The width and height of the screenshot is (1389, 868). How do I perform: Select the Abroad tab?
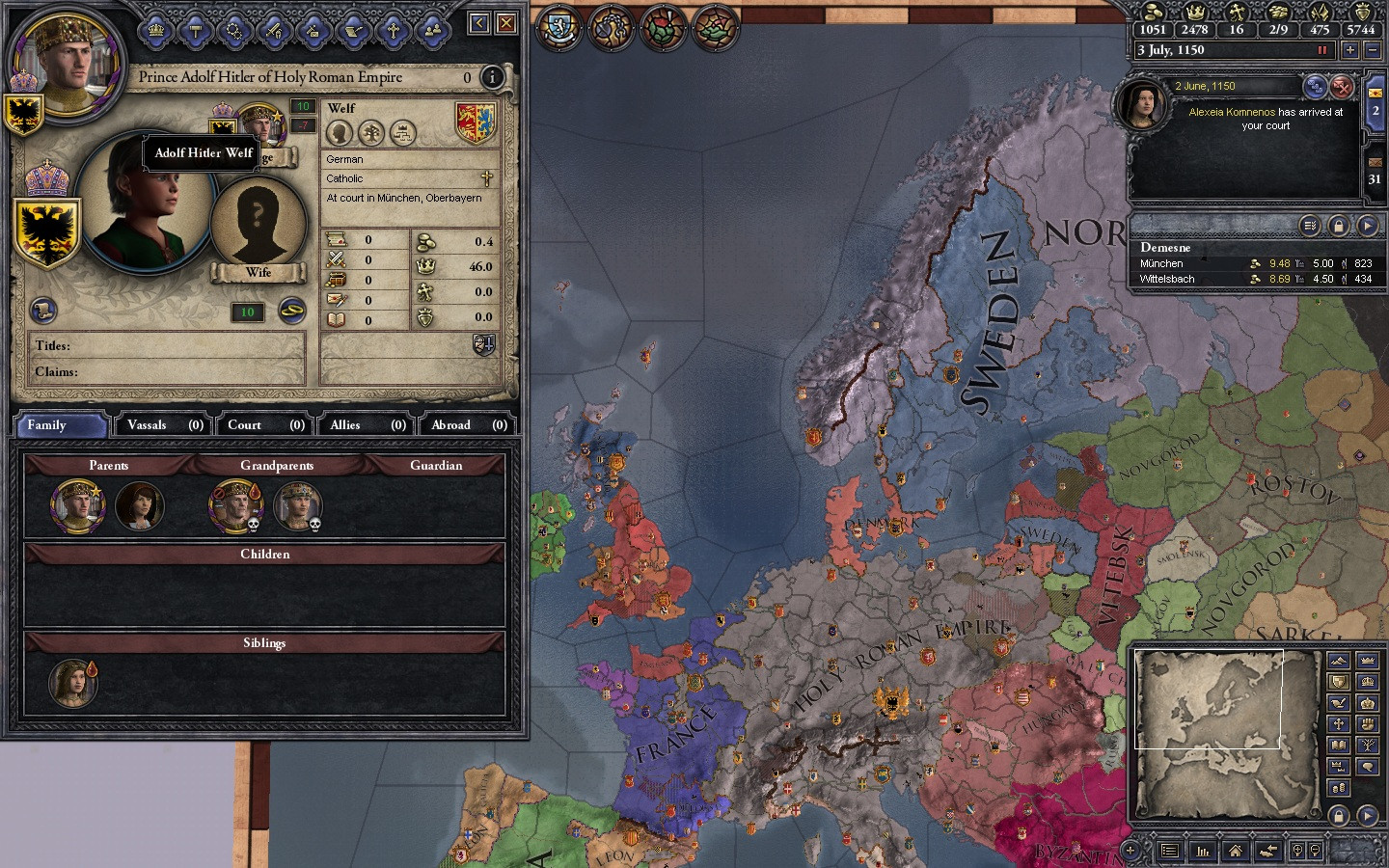468,424
